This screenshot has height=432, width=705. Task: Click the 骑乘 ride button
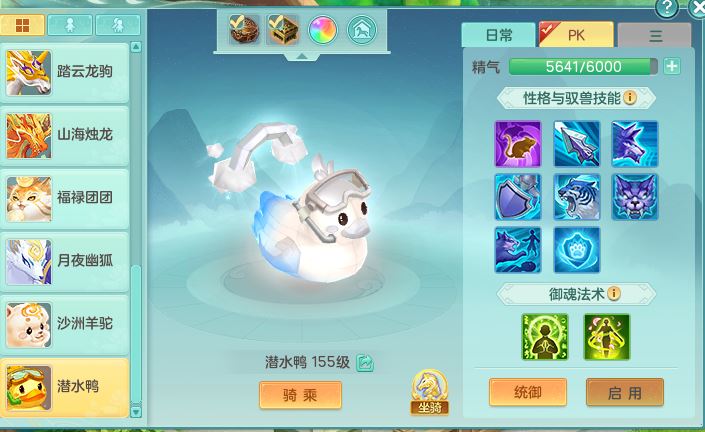tap(300, 395)
